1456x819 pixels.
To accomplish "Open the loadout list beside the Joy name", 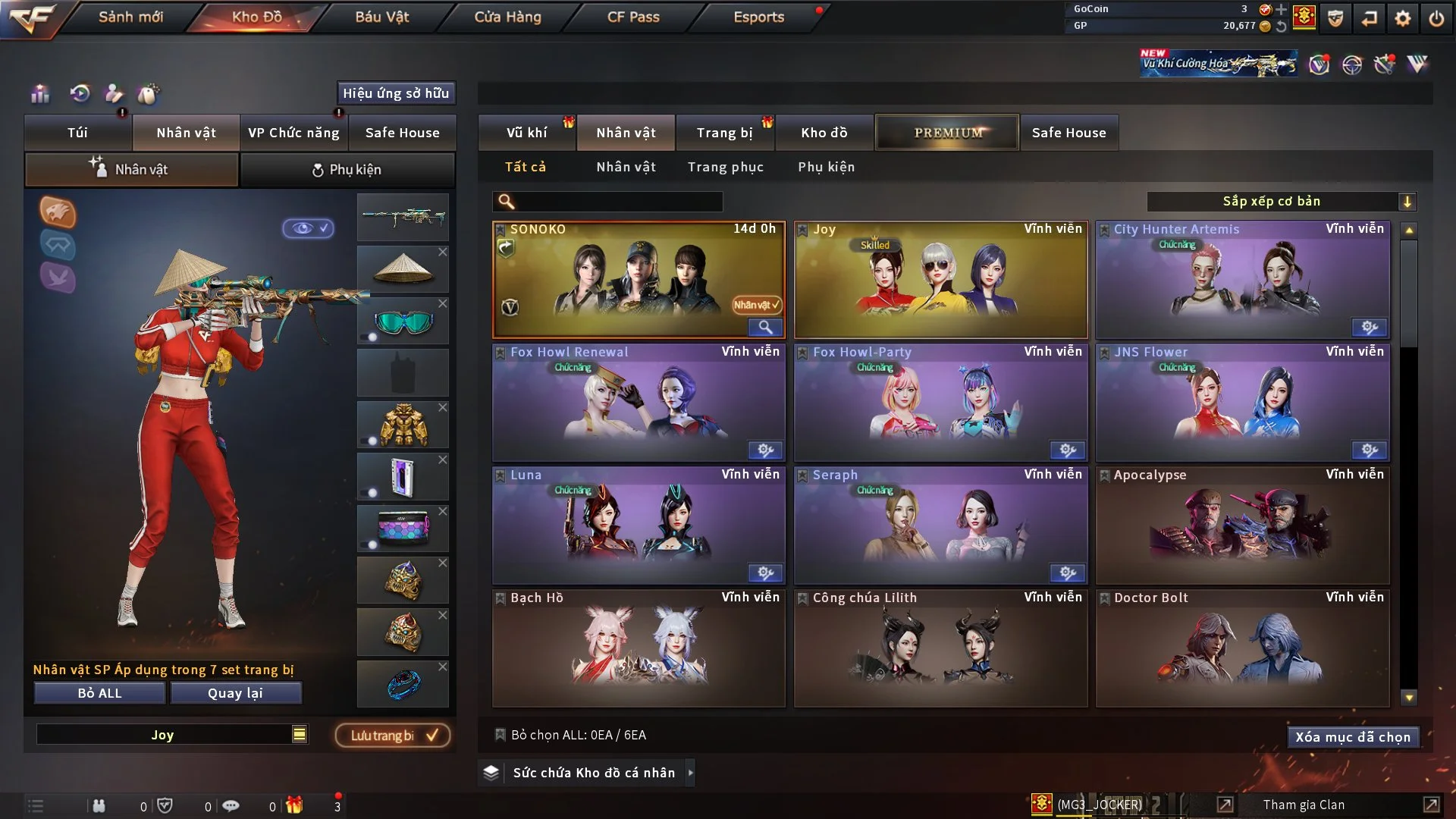I will 300,734.
